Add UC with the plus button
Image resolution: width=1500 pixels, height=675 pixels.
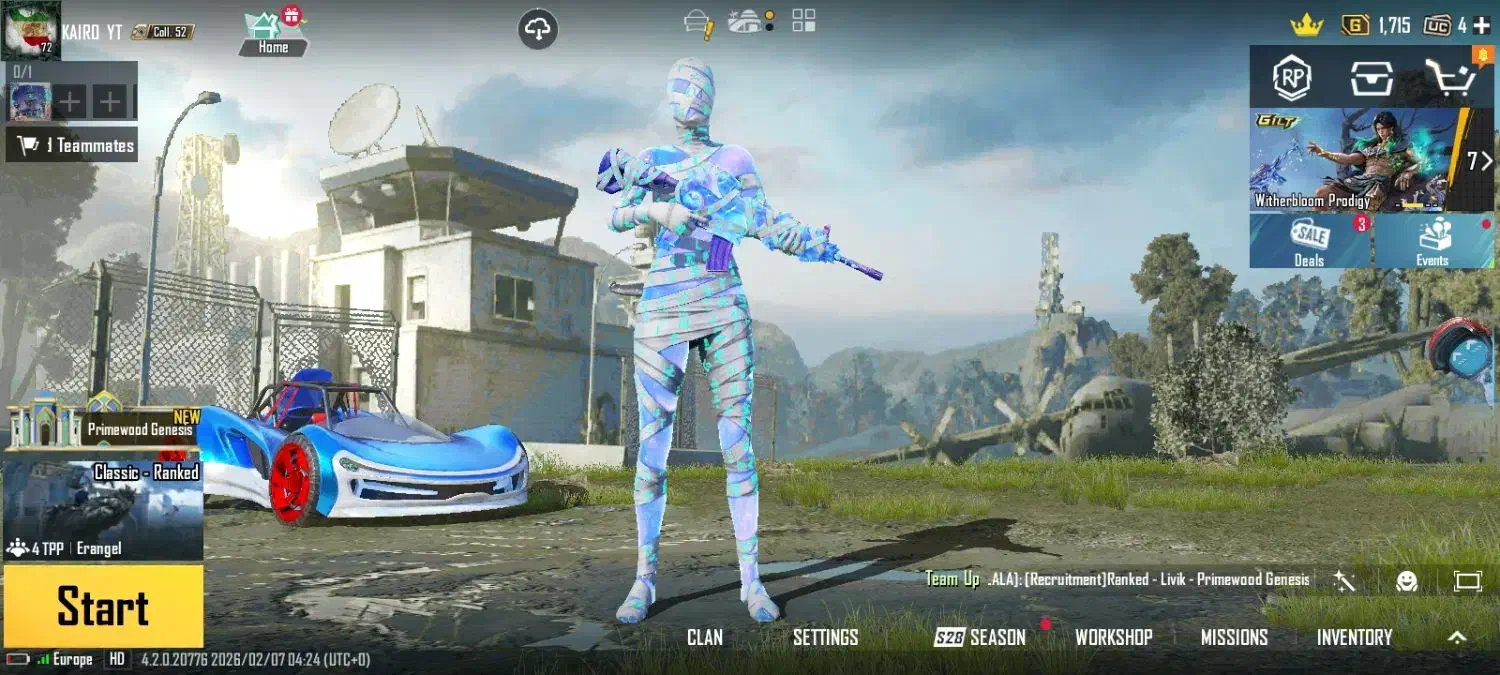point(1481,26)
